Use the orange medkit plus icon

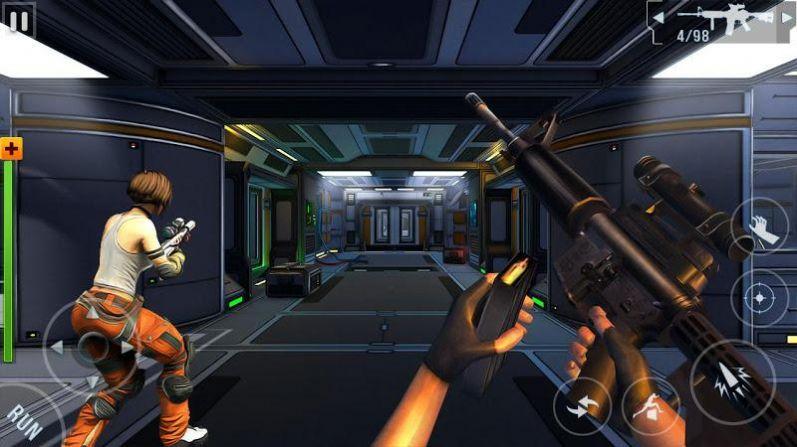click(12, 149)
